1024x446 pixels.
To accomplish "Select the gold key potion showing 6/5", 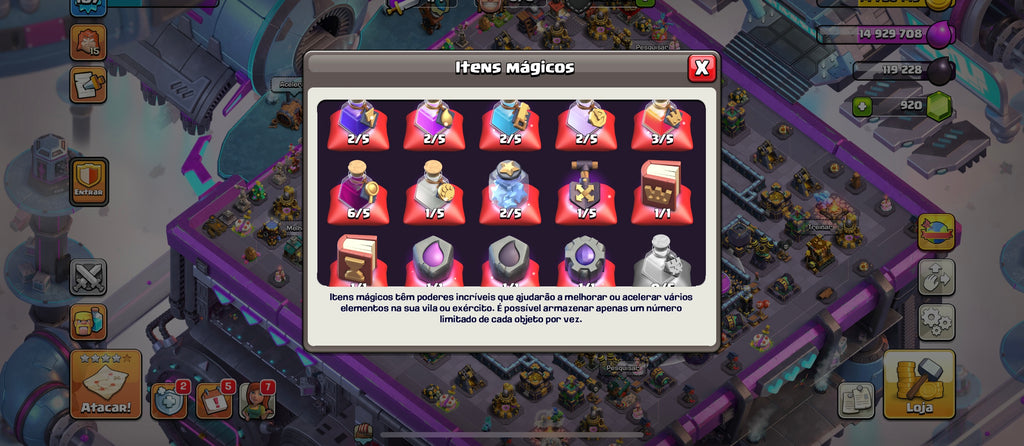I will 358,191.
